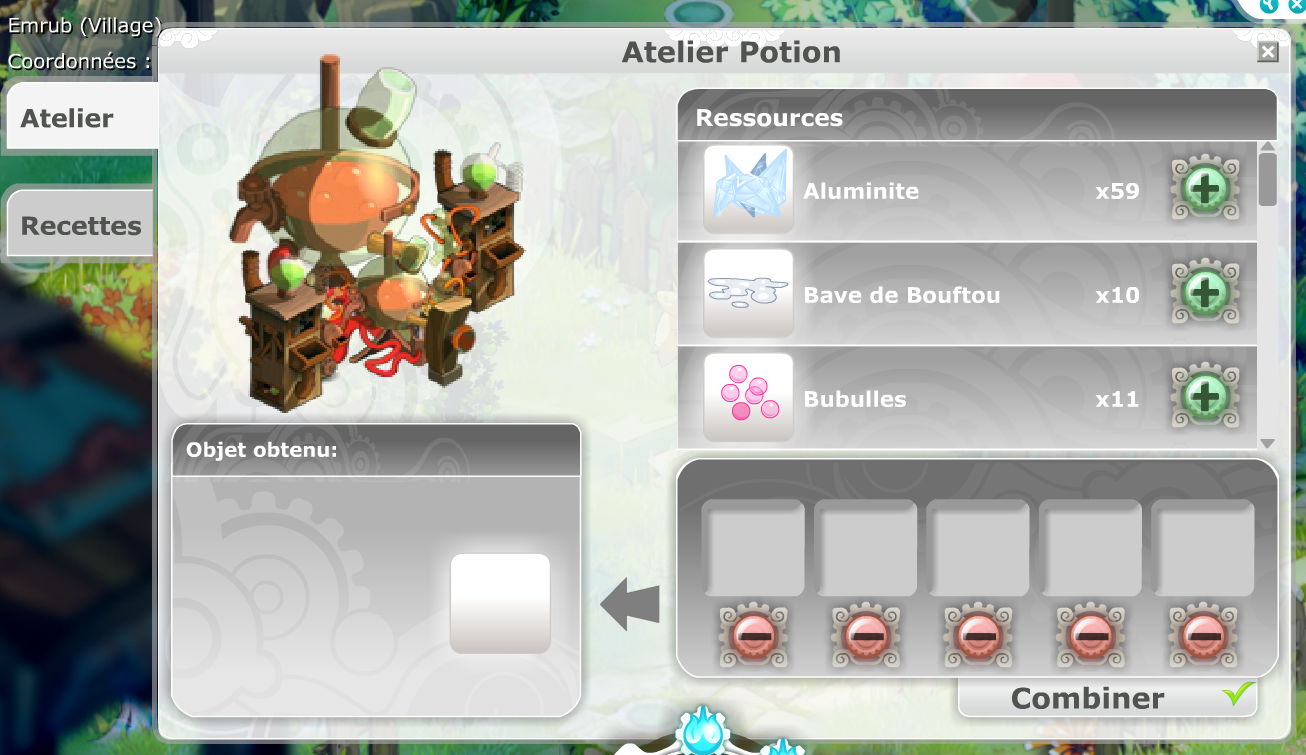
Task: Add Aluminite with its plus button
Action: tap(1205, 190)
